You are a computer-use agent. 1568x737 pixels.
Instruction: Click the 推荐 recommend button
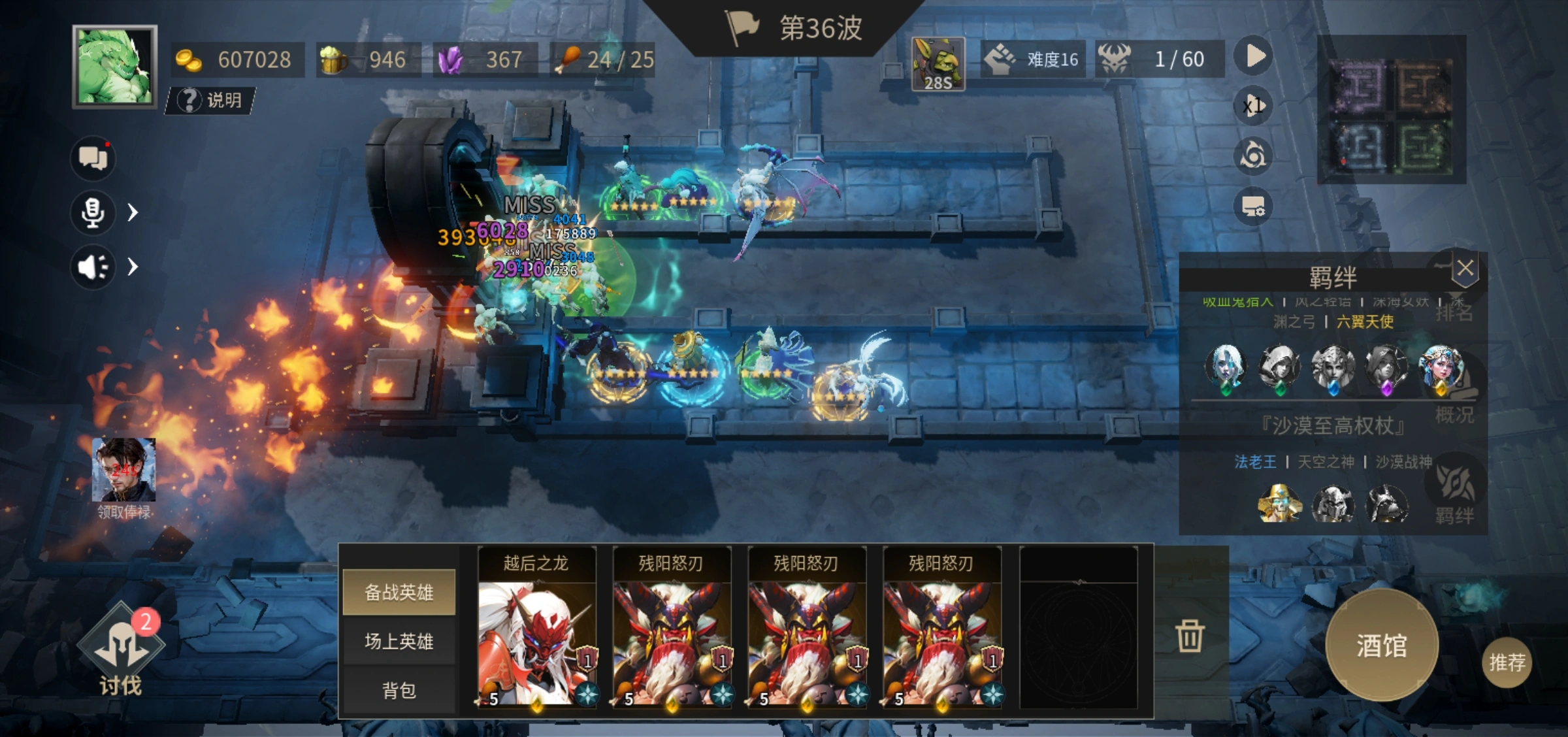click(x=1507, y=663)
